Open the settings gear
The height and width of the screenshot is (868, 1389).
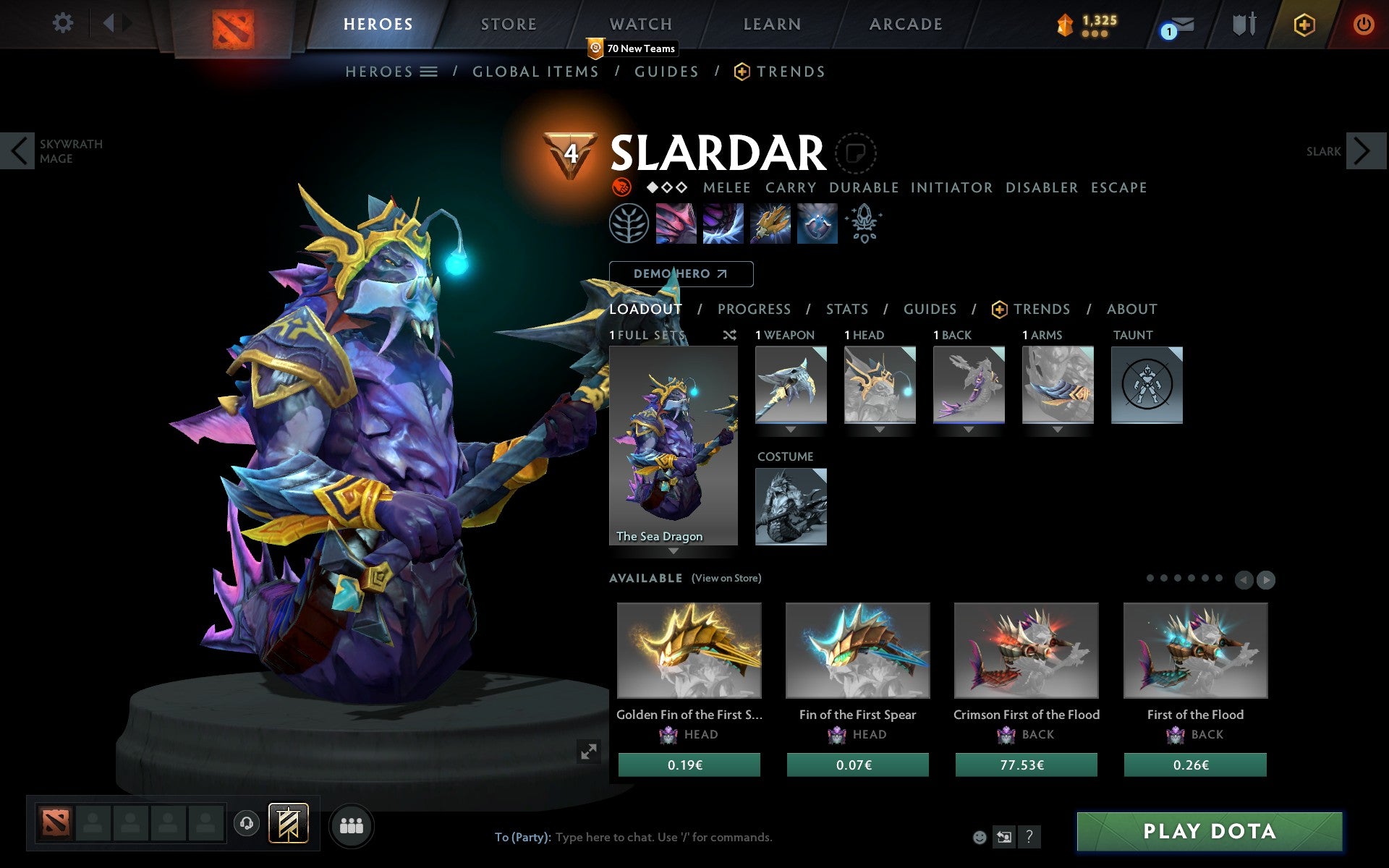64,23
